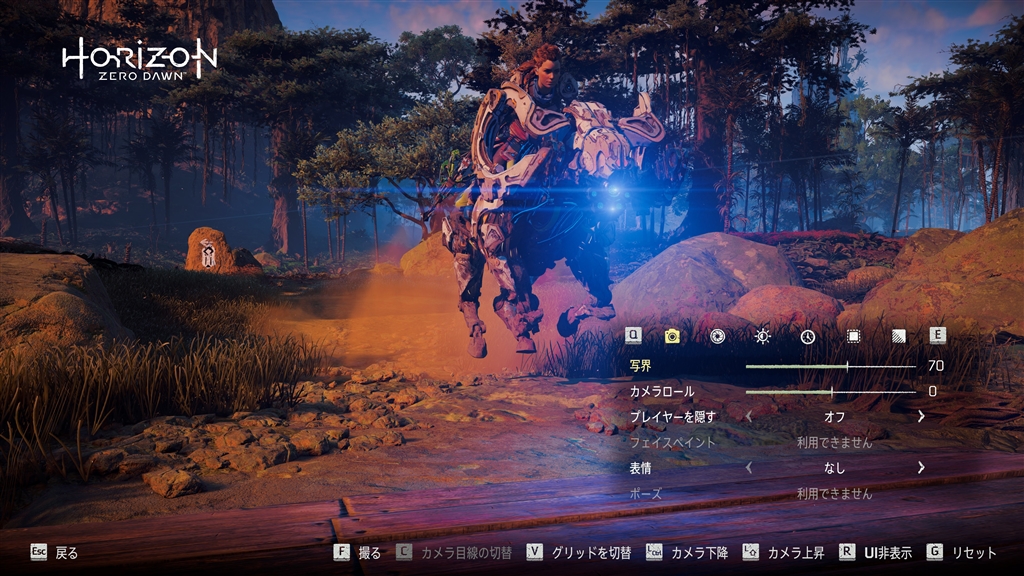Screen dimensions: 1024x576
Task: Select the 写界 row label
Action: pyautogui.click(x=640, y=366)
